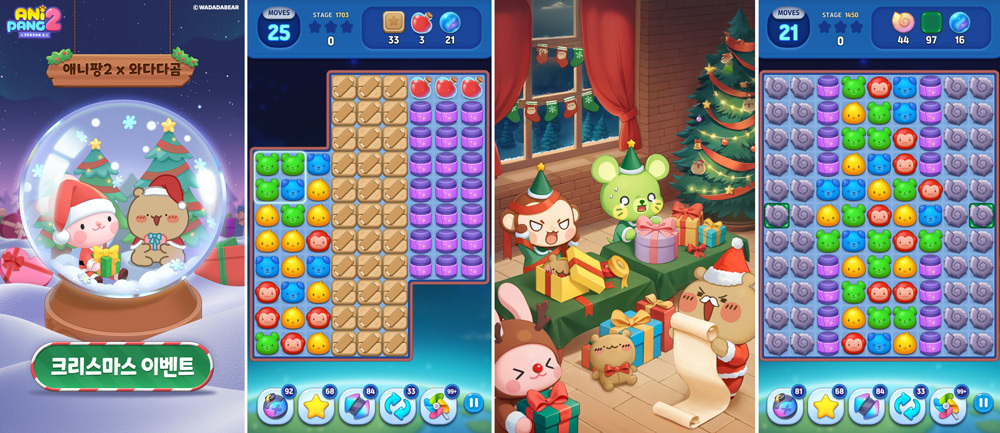Image resolution: width=1000 pixels, height=433 pixels.
Task: Activate the bomb booster with 81 remaining
Action: (x=784, y=405)
